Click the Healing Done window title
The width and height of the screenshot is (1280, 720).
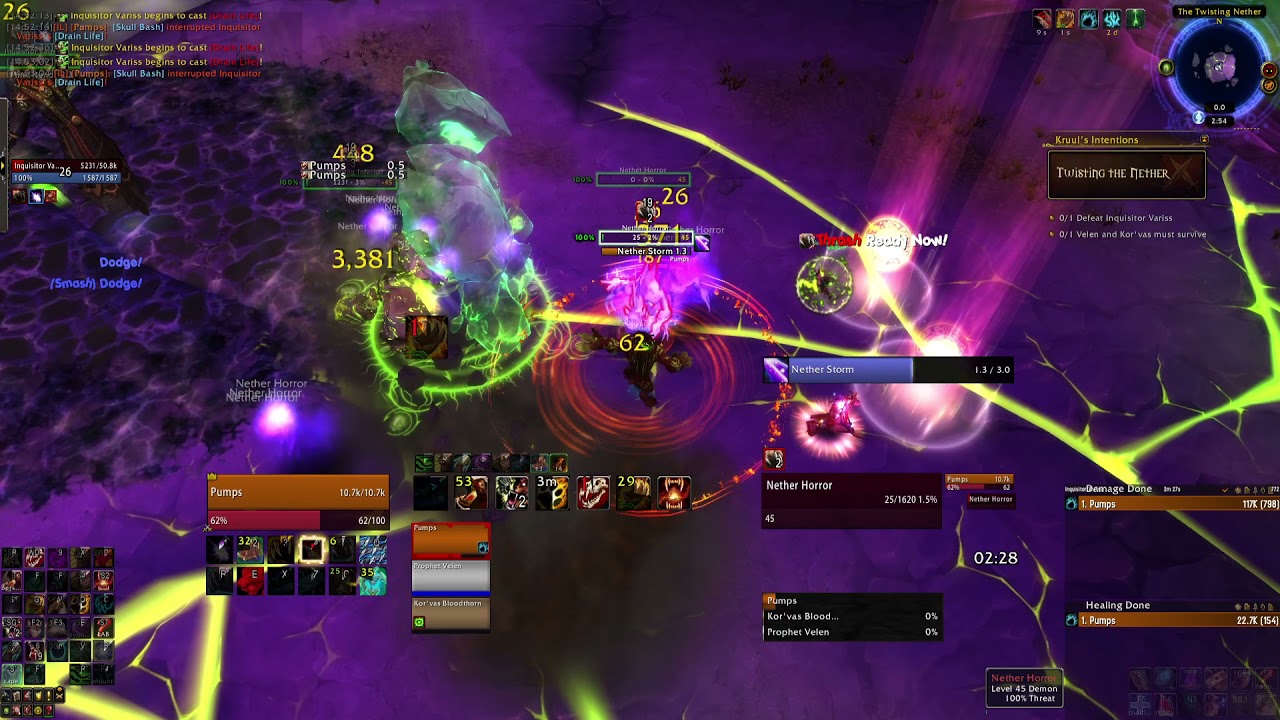click(x=1118, y=605)
